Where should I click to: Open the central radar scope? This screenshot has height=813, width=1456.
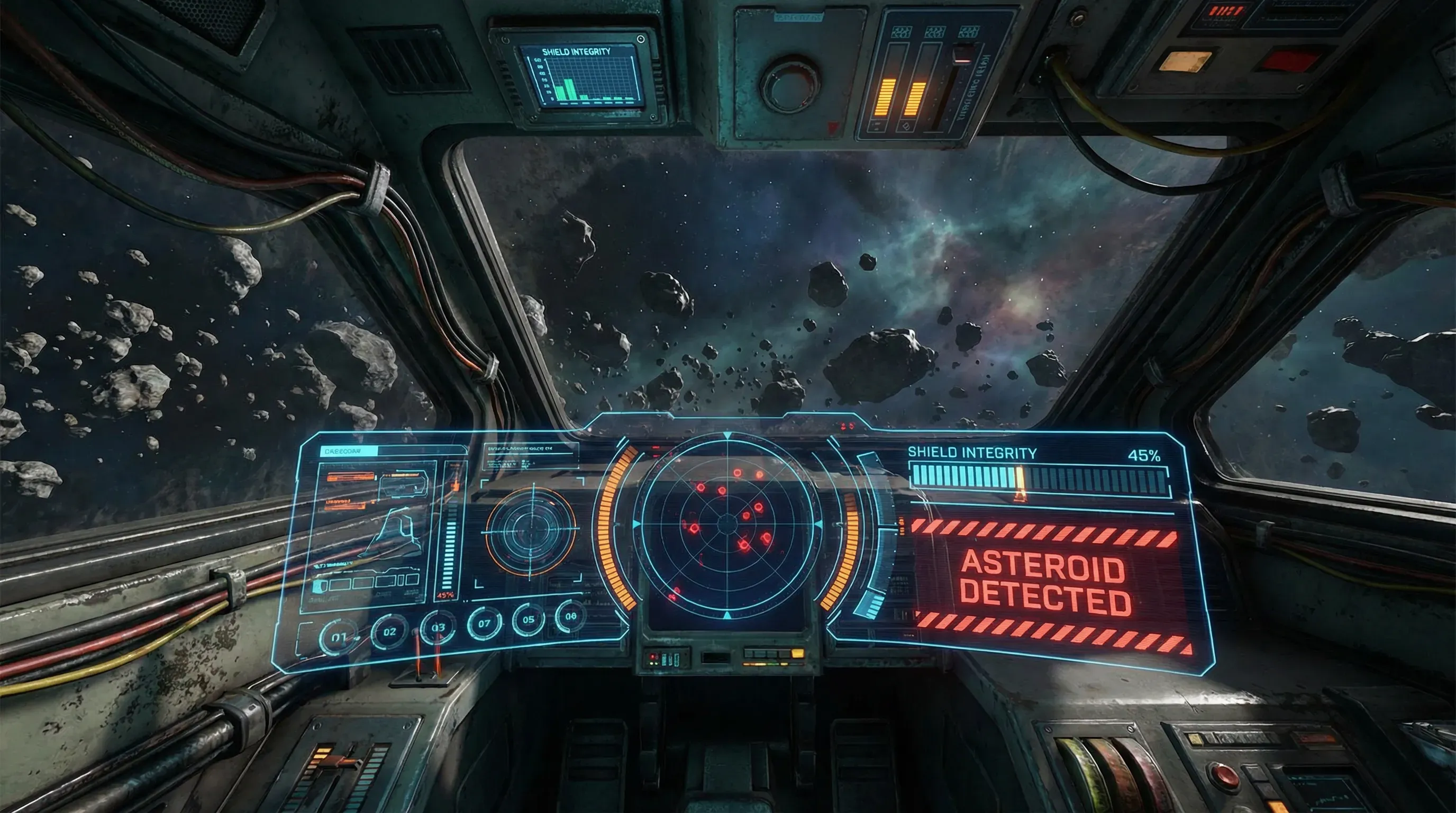click(727, 524)
